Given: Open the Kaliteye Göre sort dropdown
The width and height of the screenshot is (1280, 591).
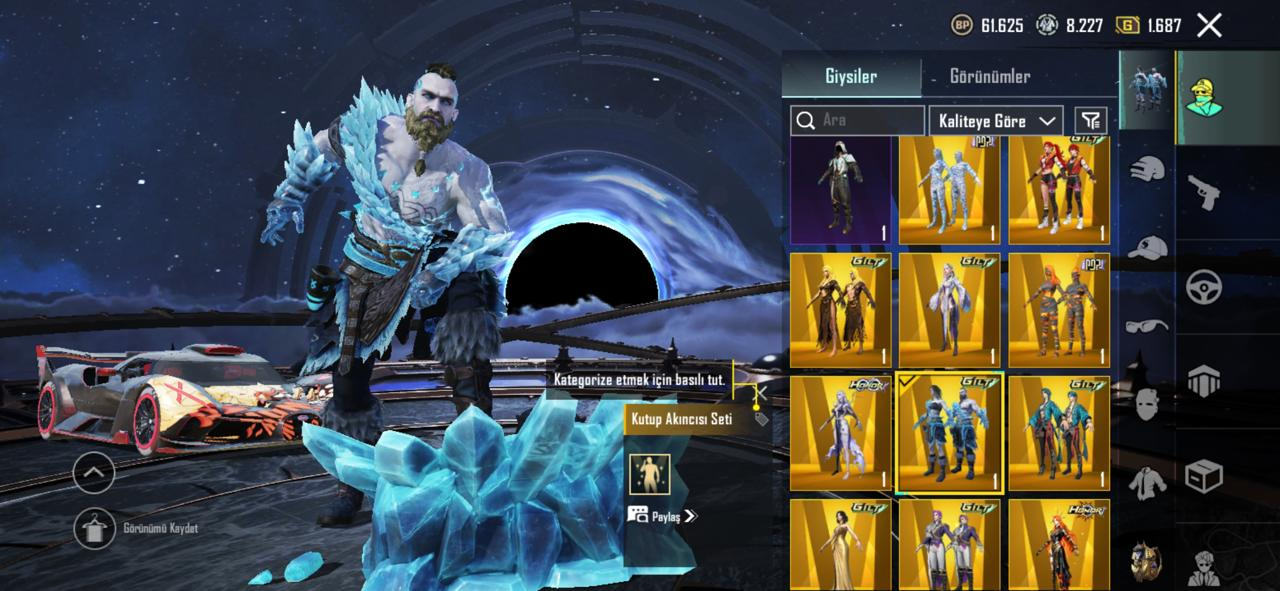Looking at the screenshot, I should 995,120.
